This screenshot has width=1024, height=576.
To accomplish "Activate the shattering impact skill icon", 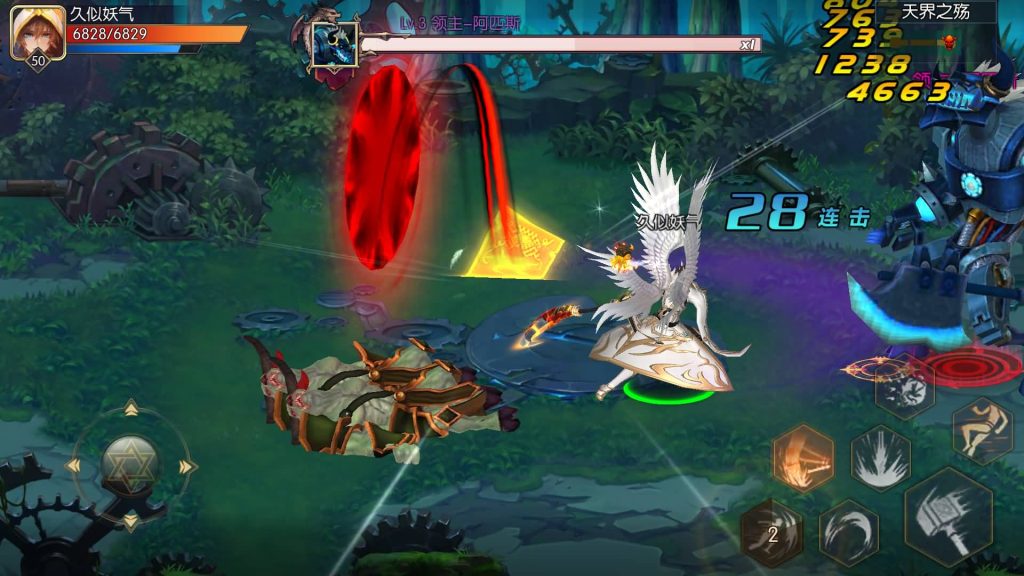I will pyautogui.click(x=904, y=388).
